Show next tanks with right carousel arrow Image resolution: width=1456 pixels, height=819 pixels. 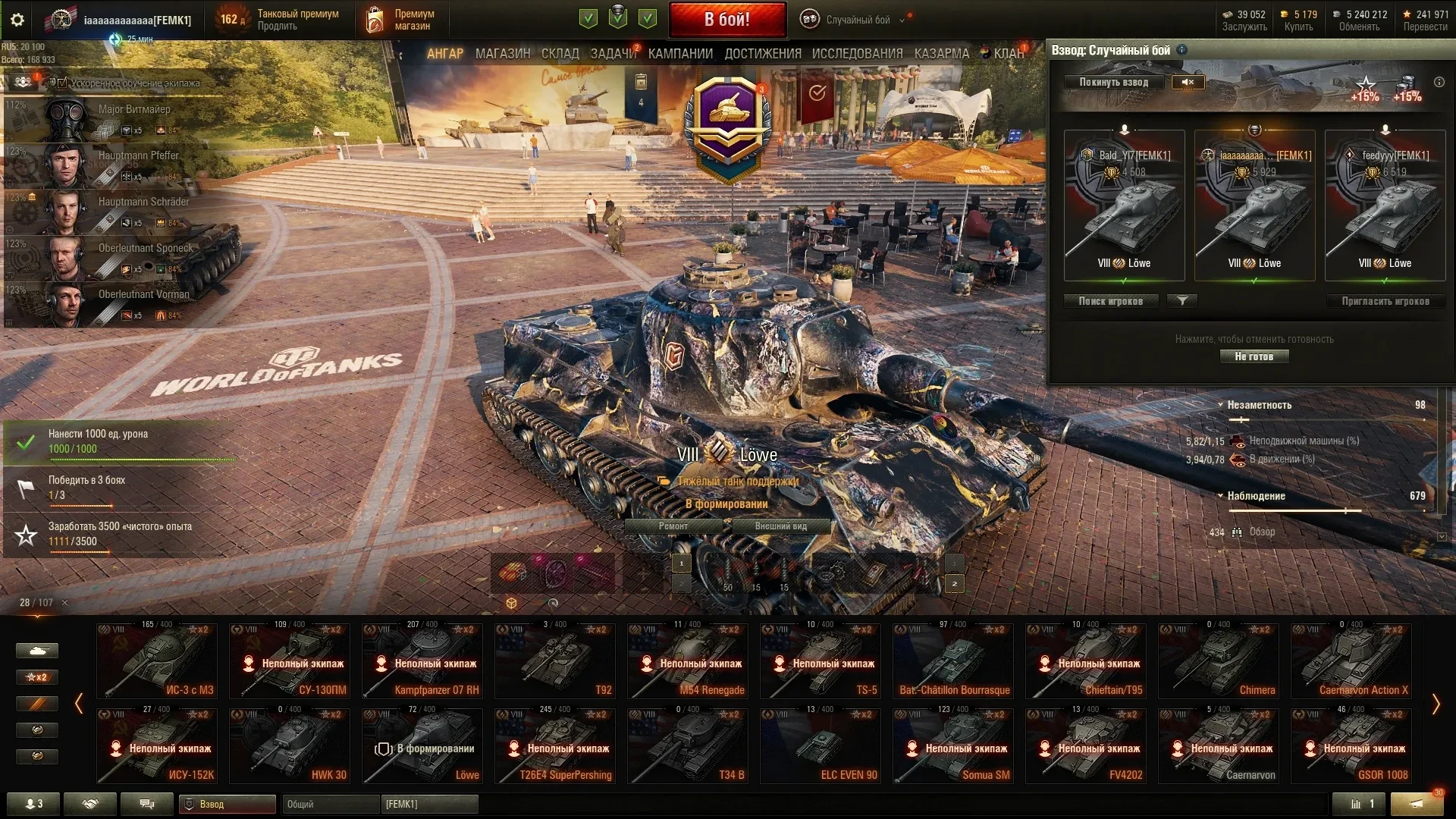[x=1435, y=704]
